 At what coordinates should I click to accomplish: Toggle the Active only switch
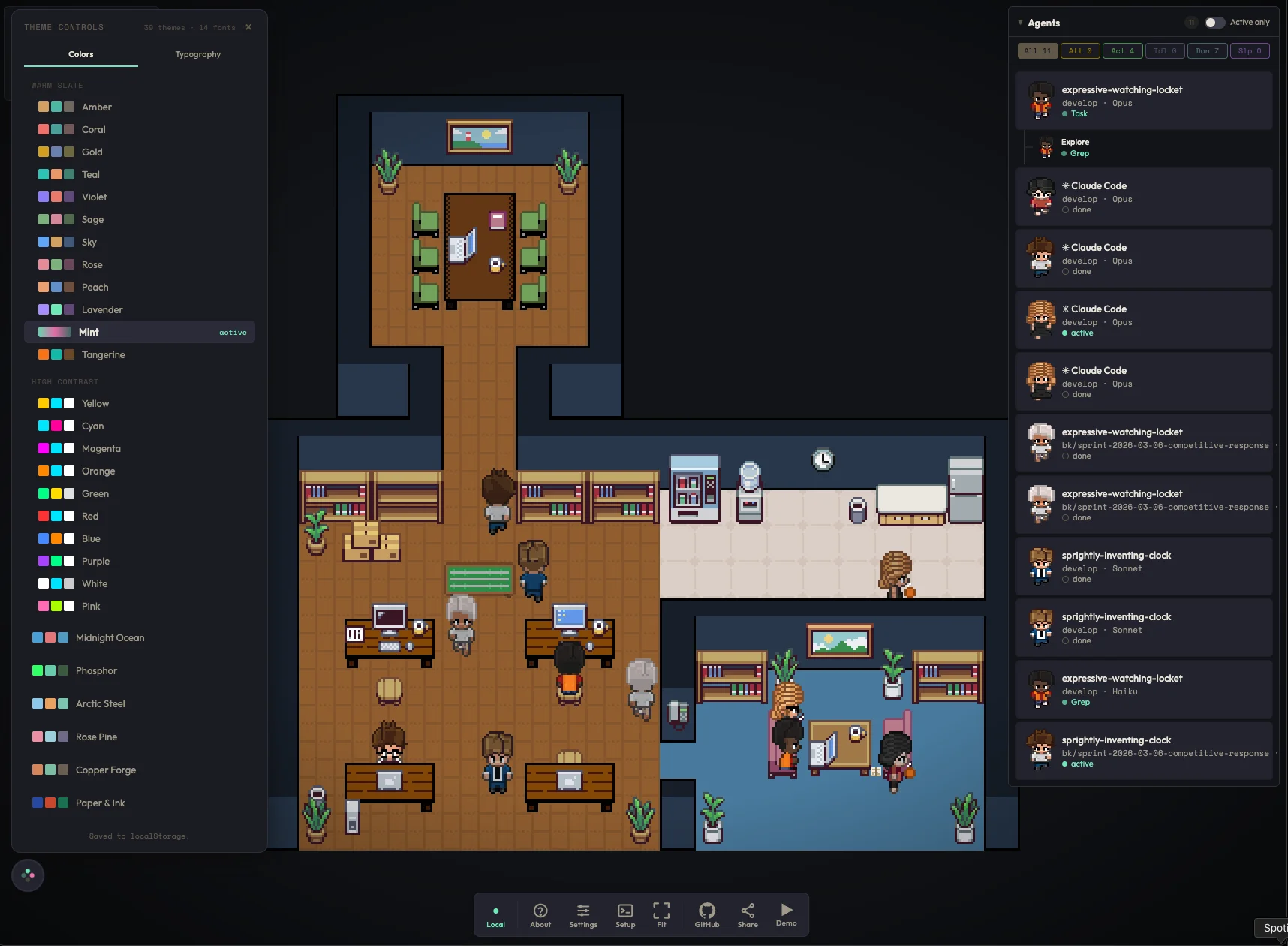coord(1214,23)
